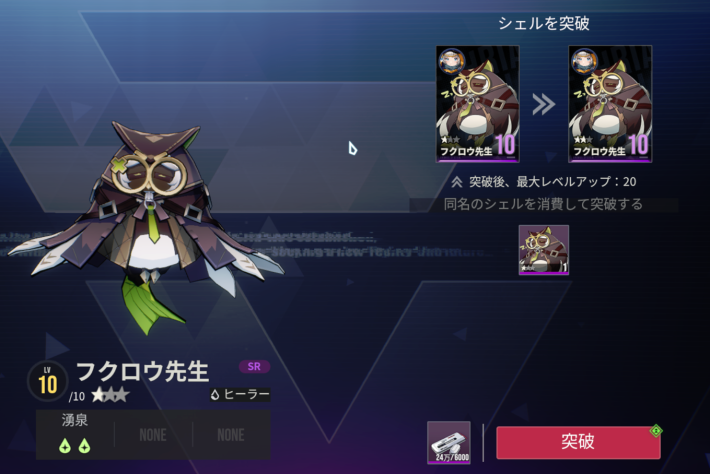View the current フクロウ先生 shell card
The image size is (710, 474).
click(x=477, y=104)
